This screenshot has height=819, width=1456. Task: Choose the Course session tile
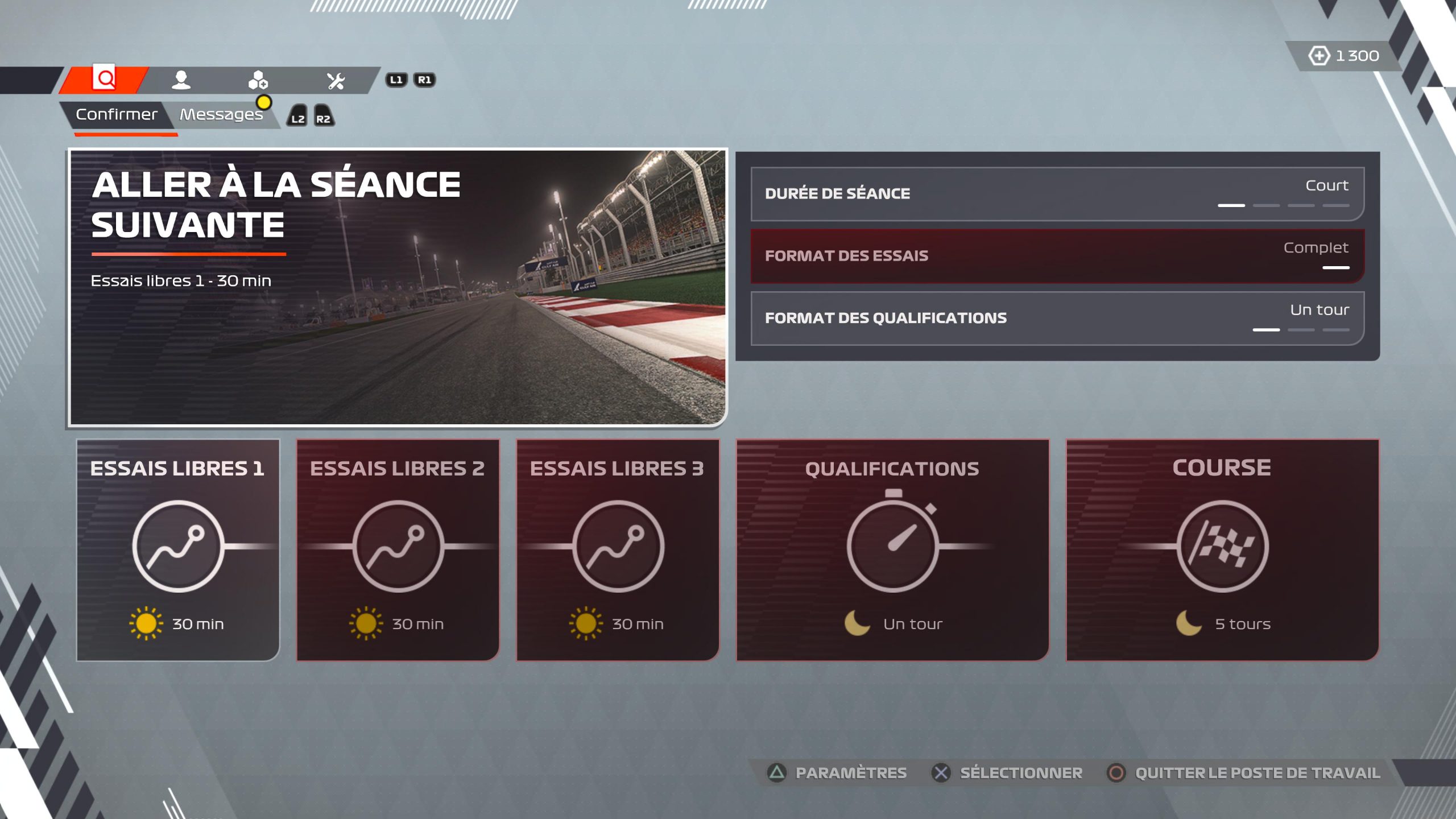1222,549
